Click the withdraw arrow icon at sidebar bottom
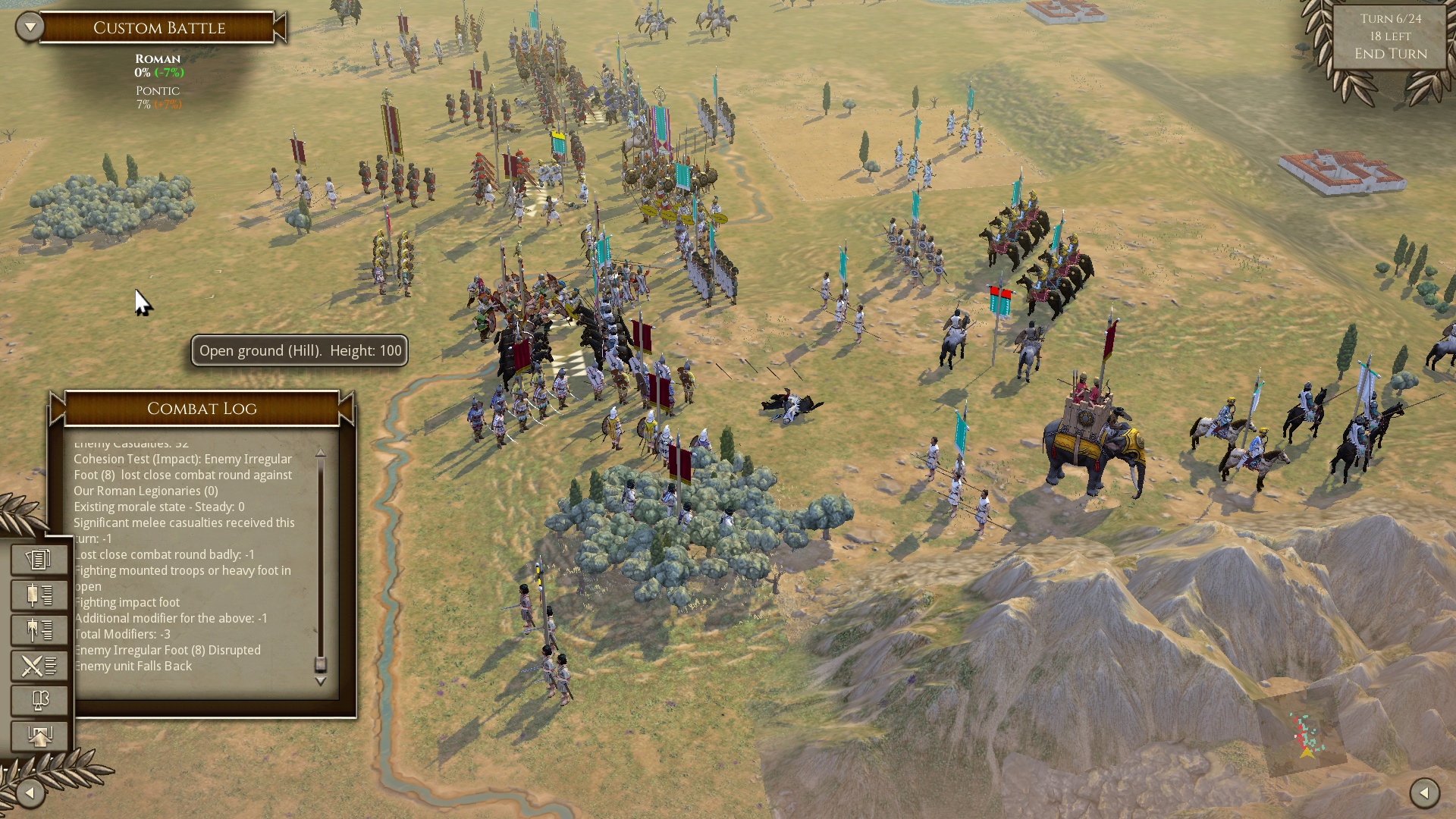This screenshot has height=819, width=1456. pos(39,734)
